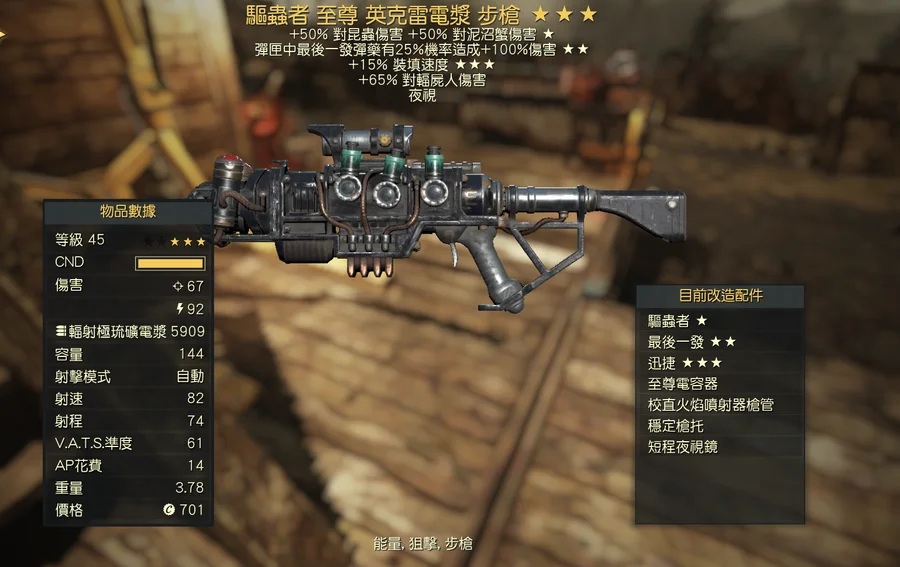Viewport: 900px width, 567px height.
Task: Select the 至尊電容器 mod row
Action: coord(719,384)
